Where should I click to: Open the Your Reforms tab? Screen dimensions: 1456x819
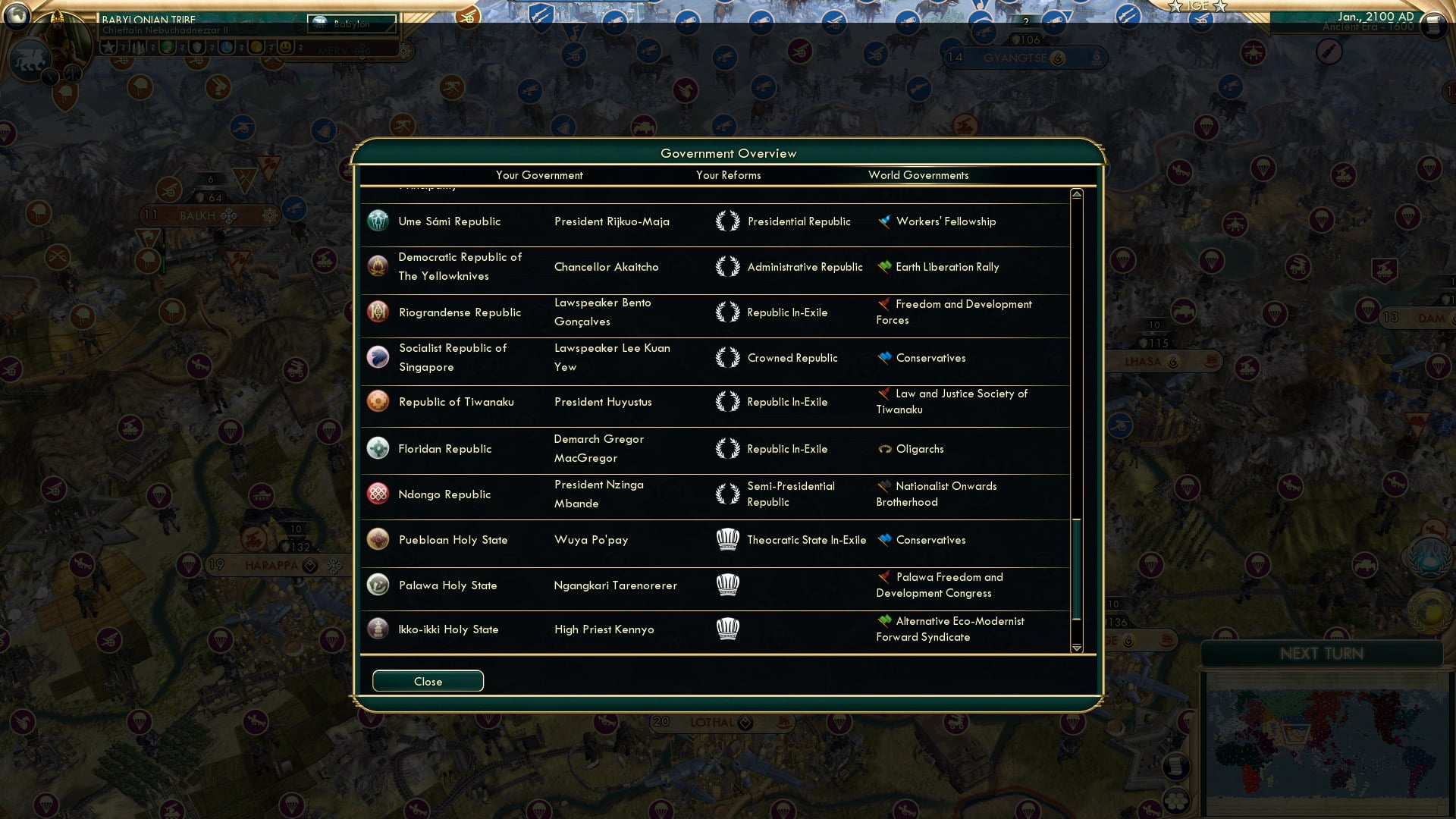click(728, 175)
